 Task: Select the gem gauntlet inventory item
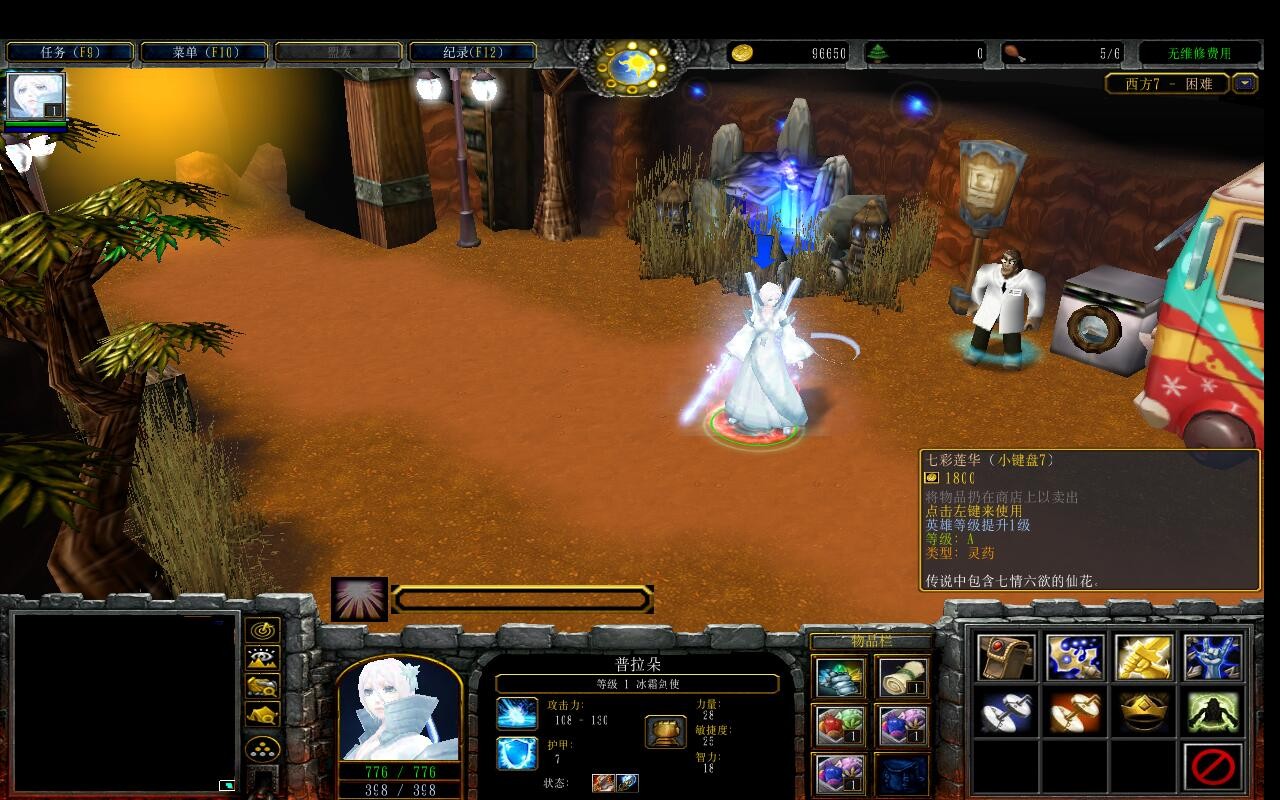pos(840,678)
